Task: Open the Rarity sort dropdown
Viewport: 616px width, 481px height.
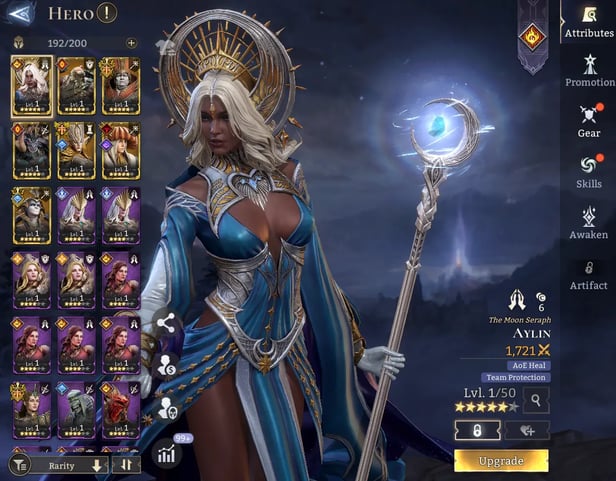Action: (x=68, y=465)
